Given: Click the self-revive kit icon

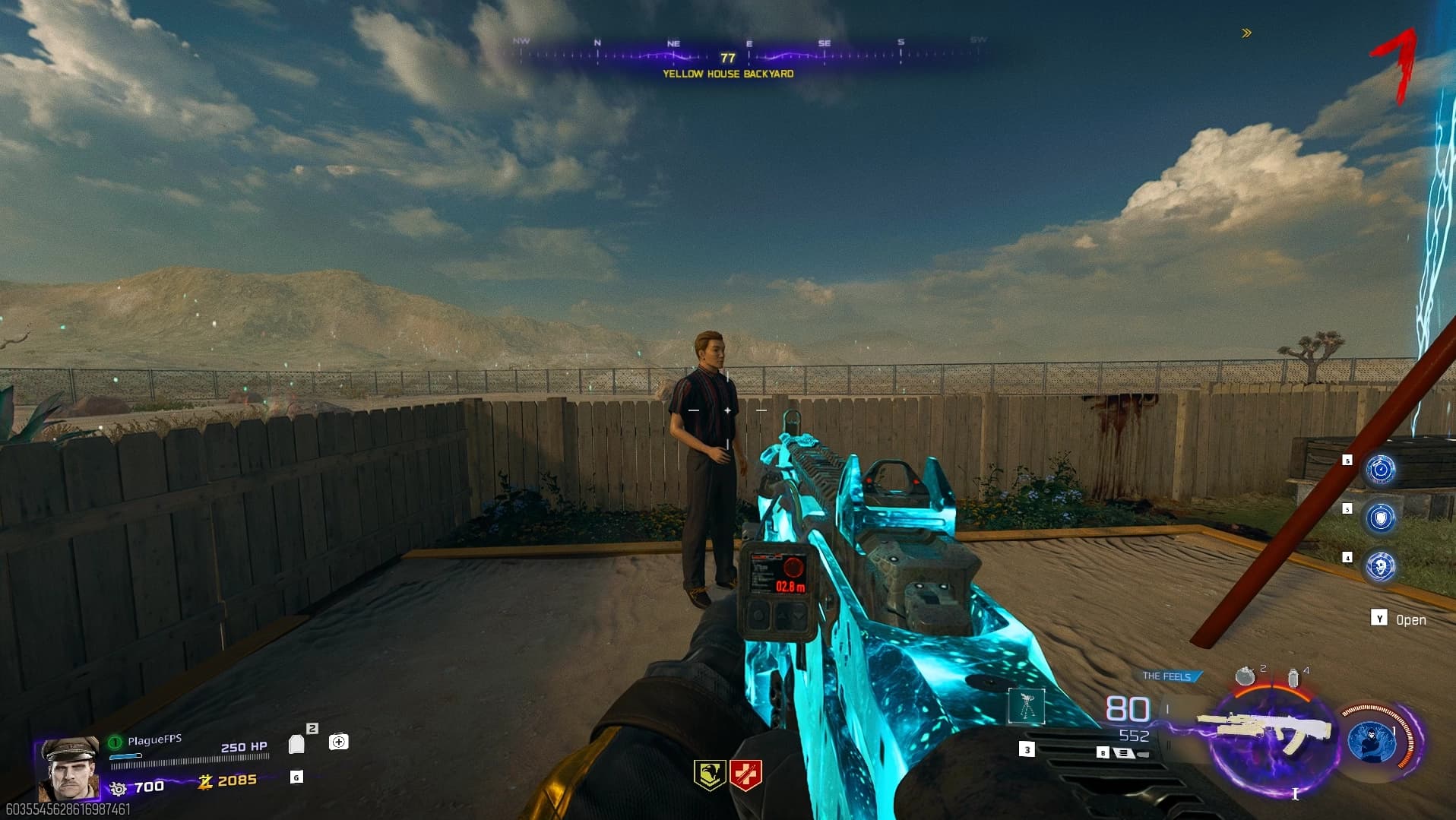Looking at the screenshot, I should (x=339, y=742).
